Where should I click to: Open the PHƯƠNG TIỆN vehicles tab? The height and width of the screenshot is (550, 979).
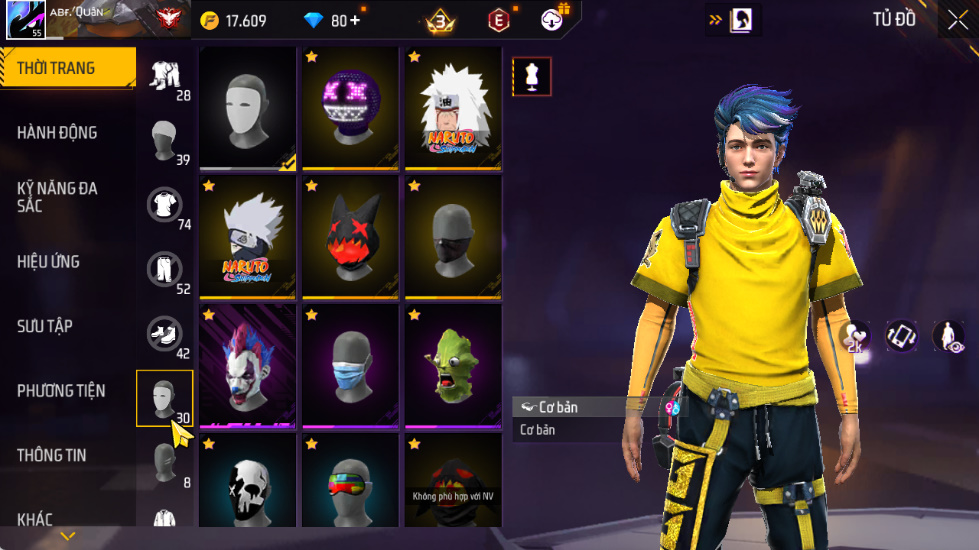(x=61, y=390)
